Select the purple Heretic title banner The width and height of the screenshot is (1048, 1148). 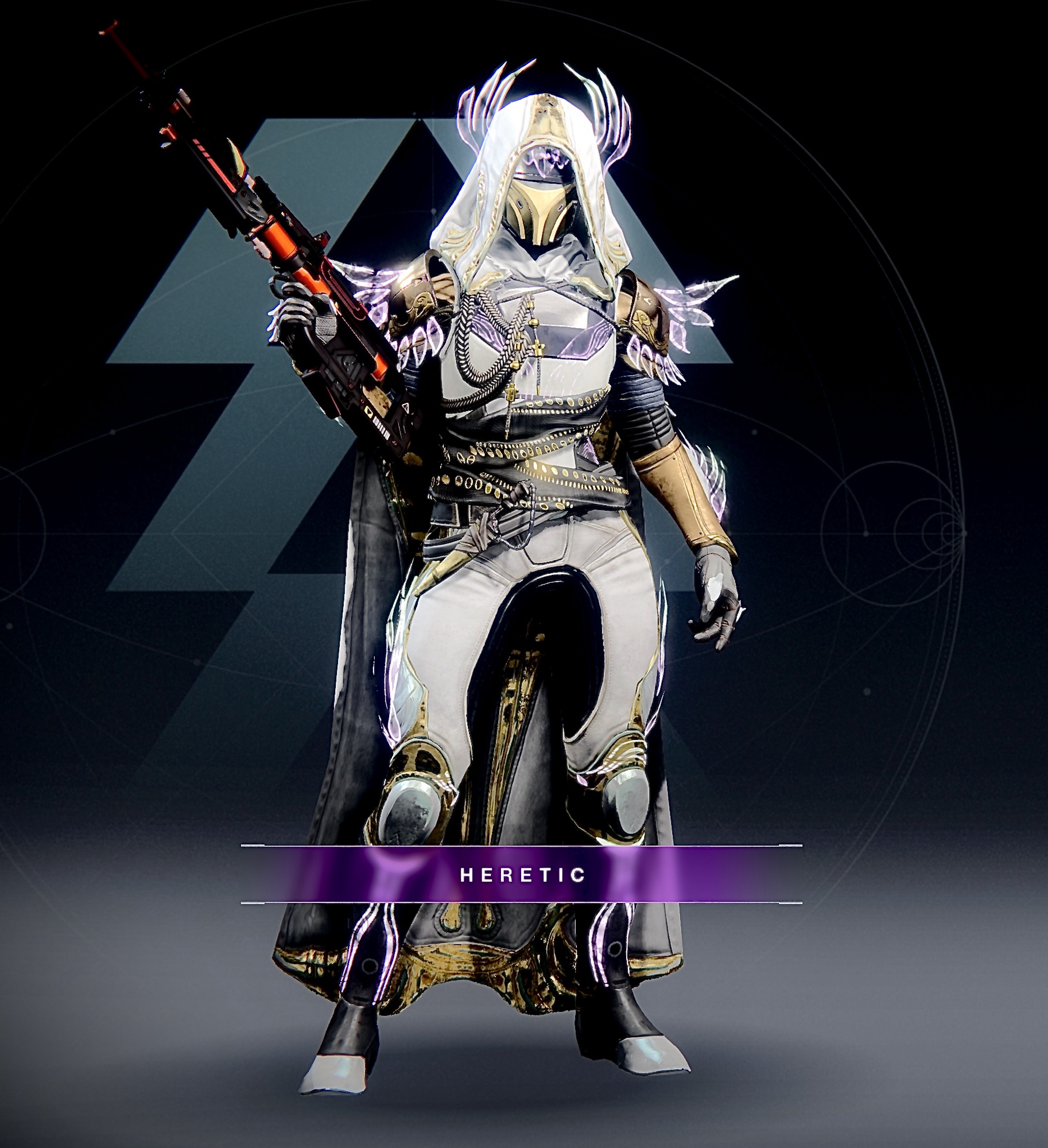tap(522, 874)
